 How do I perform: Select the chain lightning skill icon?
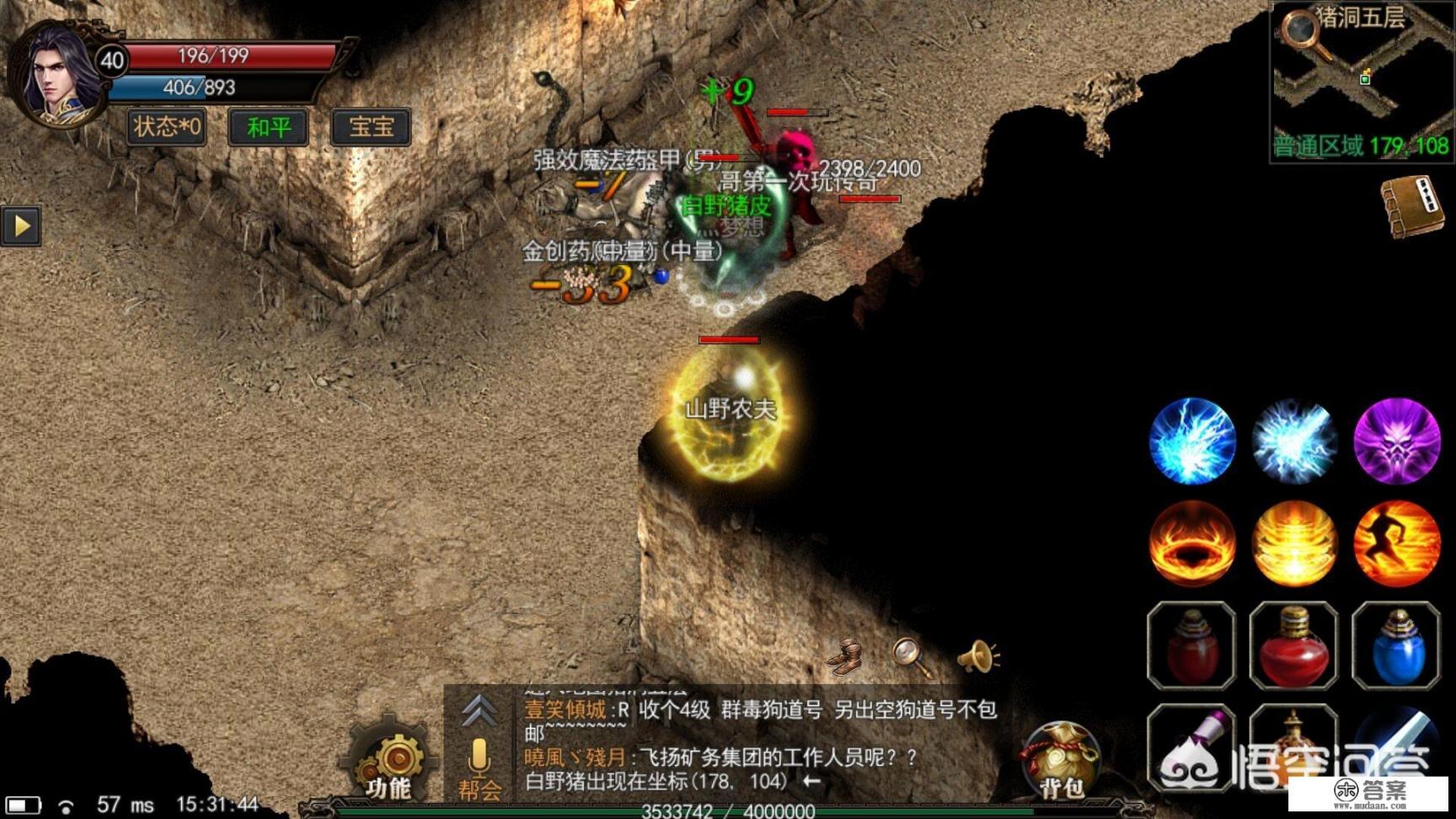click(1192, 441)
